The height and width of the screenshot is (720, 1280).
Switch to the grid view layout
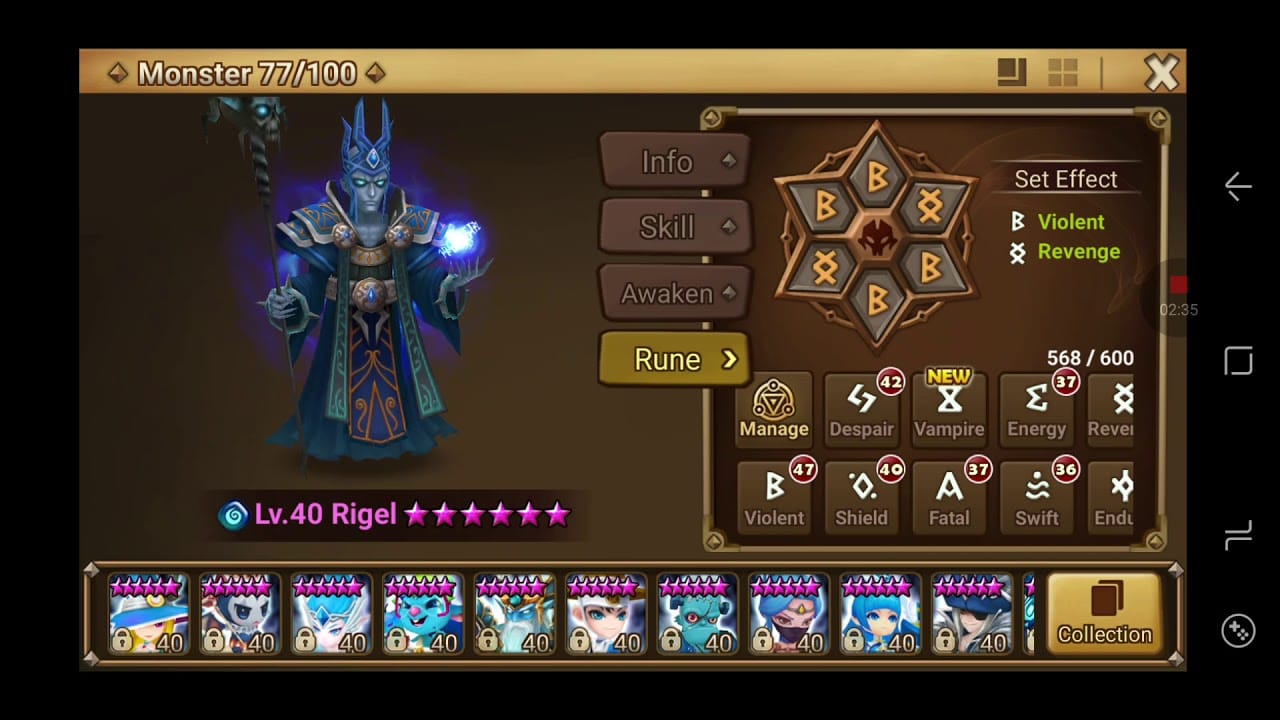click(x=1062, y=72)
